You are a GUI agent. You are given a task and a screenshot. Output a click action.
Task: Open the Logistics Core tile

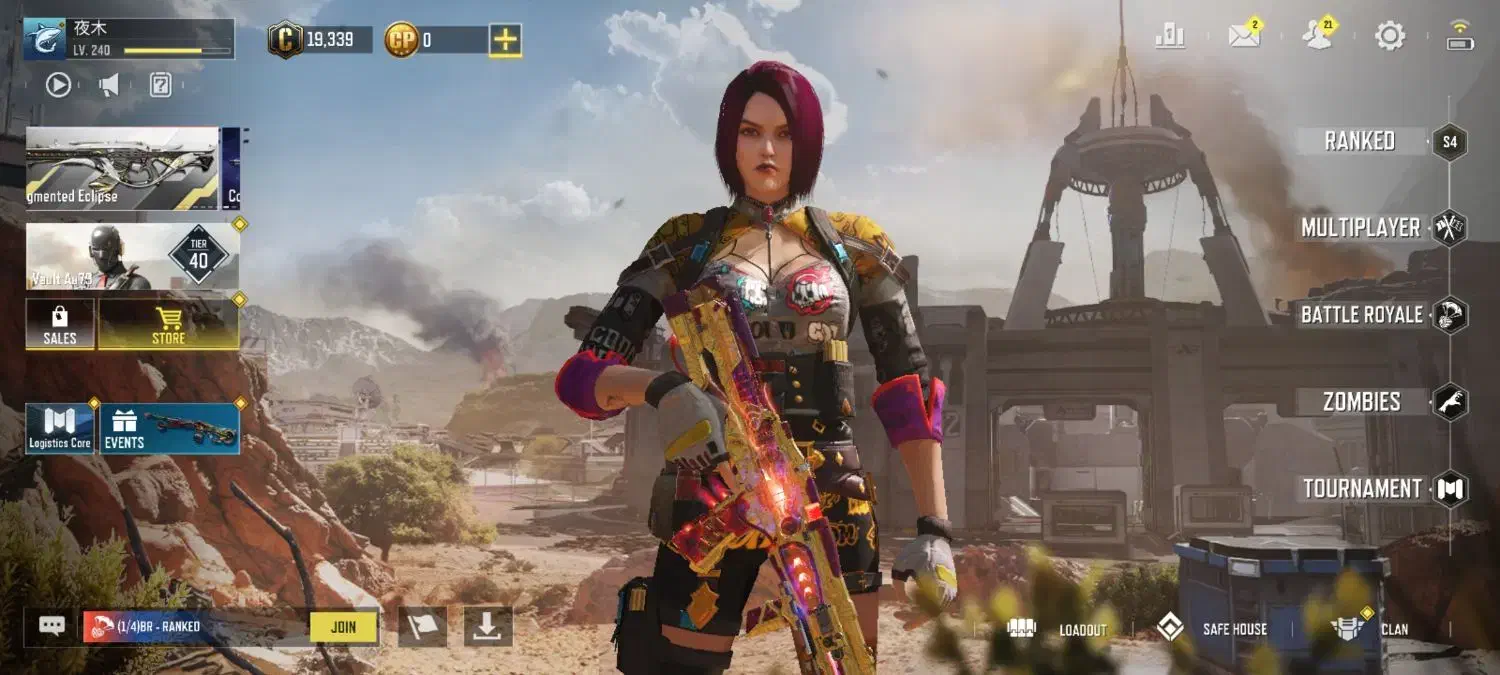(x=59, y=429)
